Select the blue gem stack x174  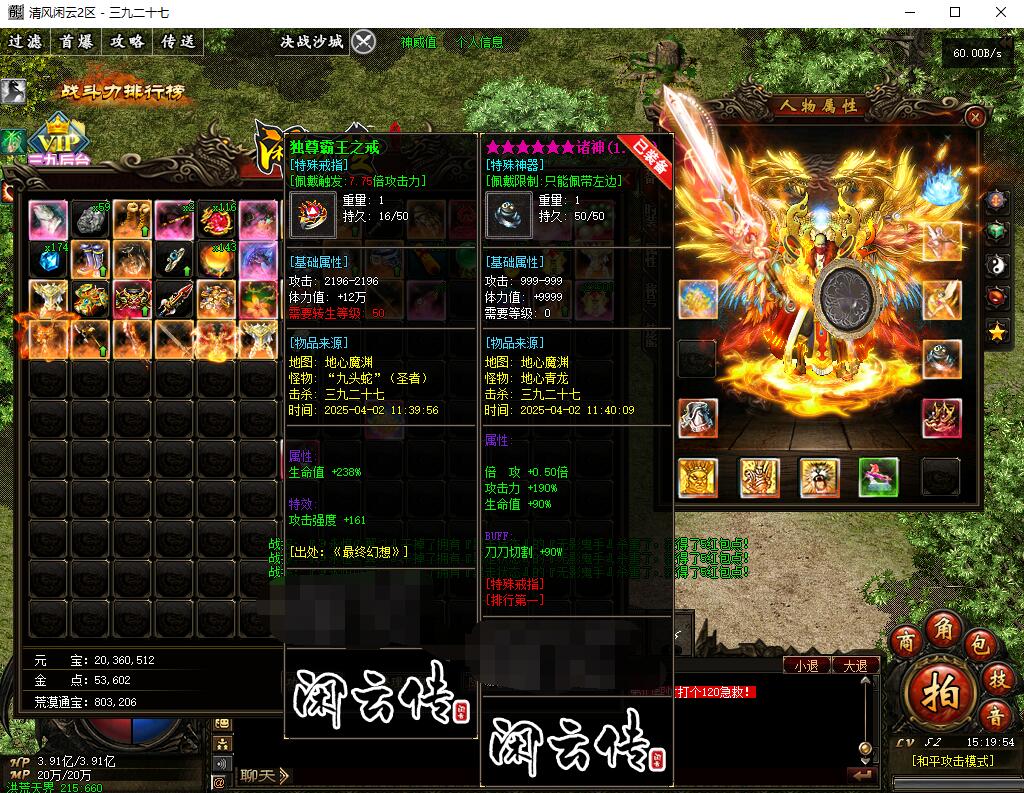click(x=48, y=260)
